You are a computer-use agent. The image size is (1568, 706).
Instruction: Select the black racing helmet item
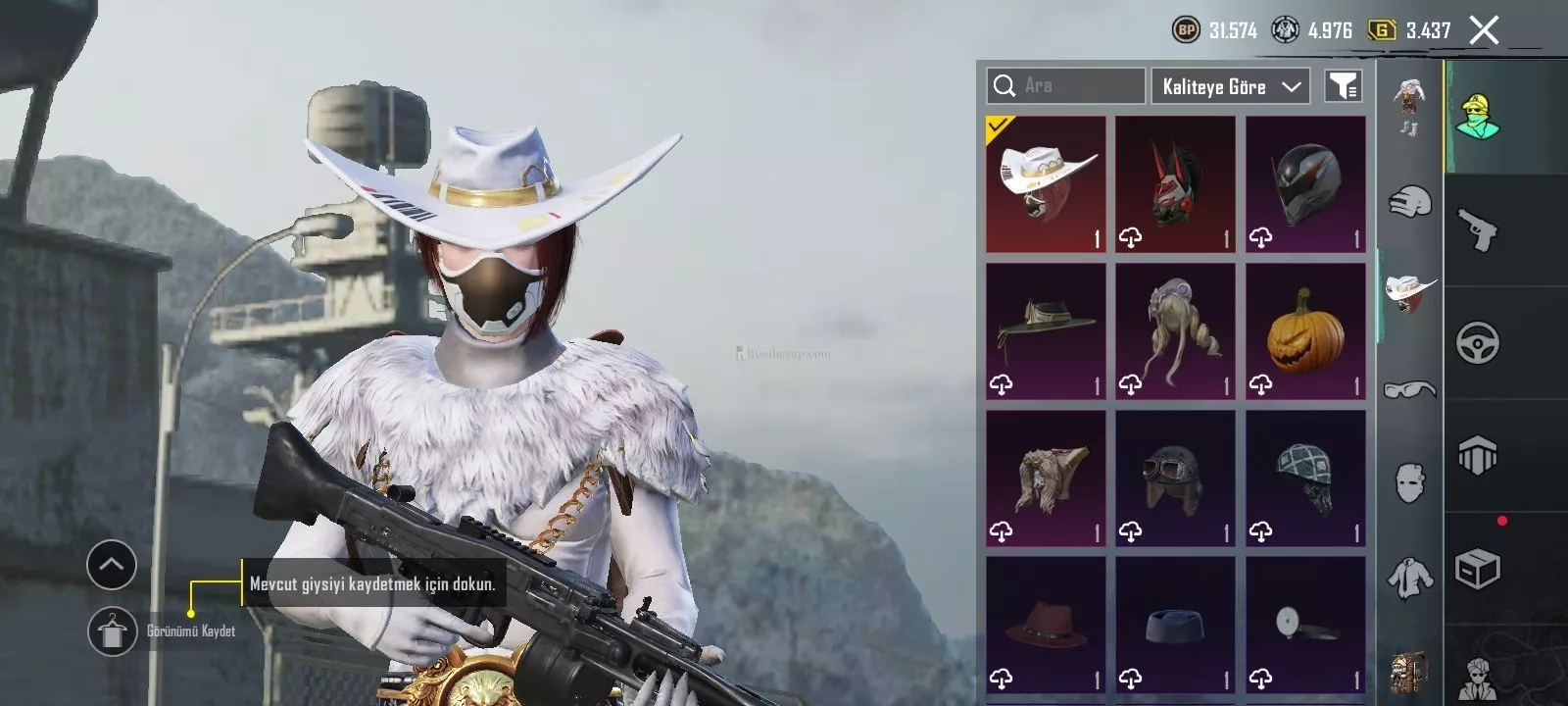coord(1305,184)
